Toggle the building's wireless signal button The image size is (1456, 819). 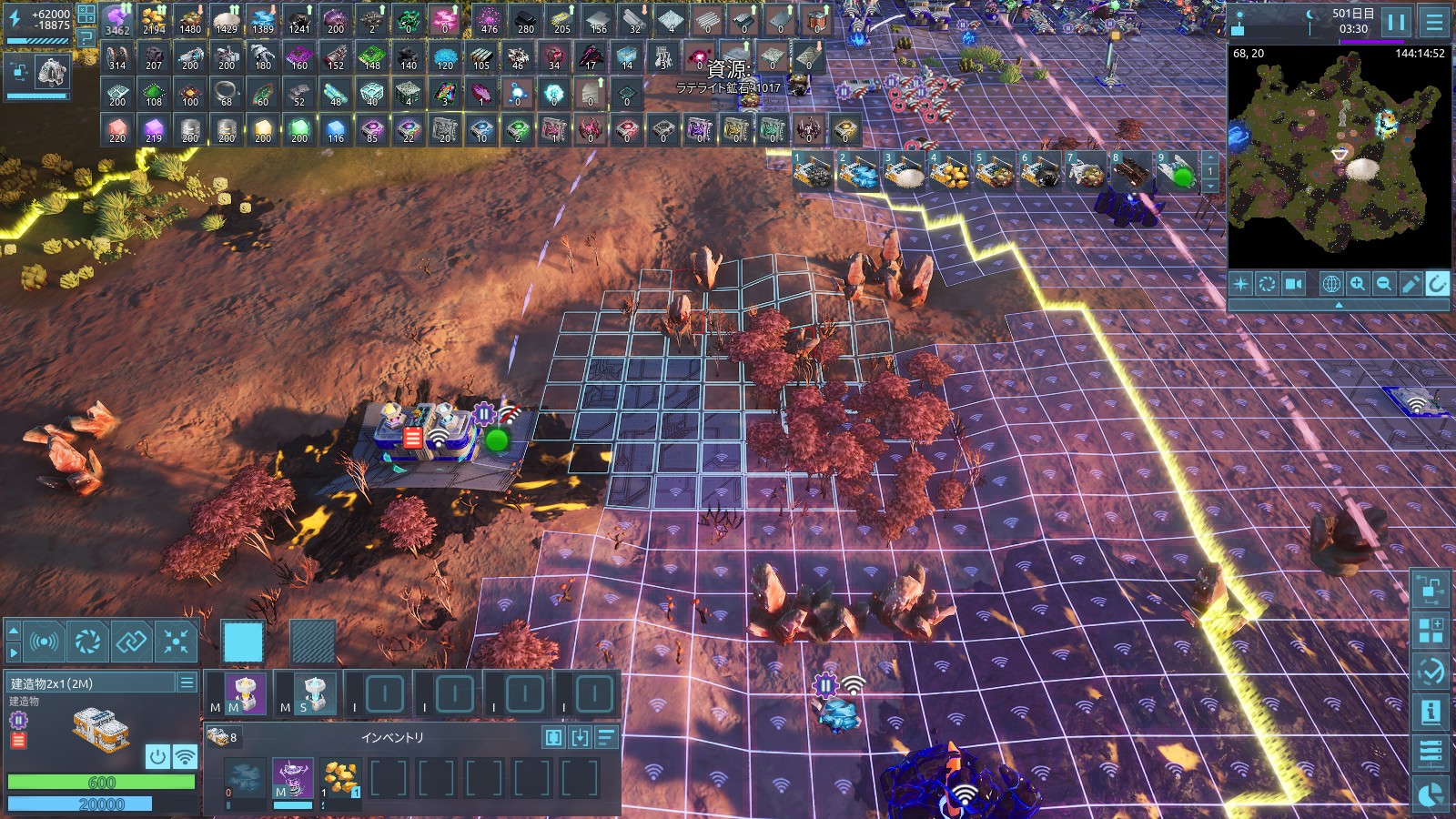[185, 756]
